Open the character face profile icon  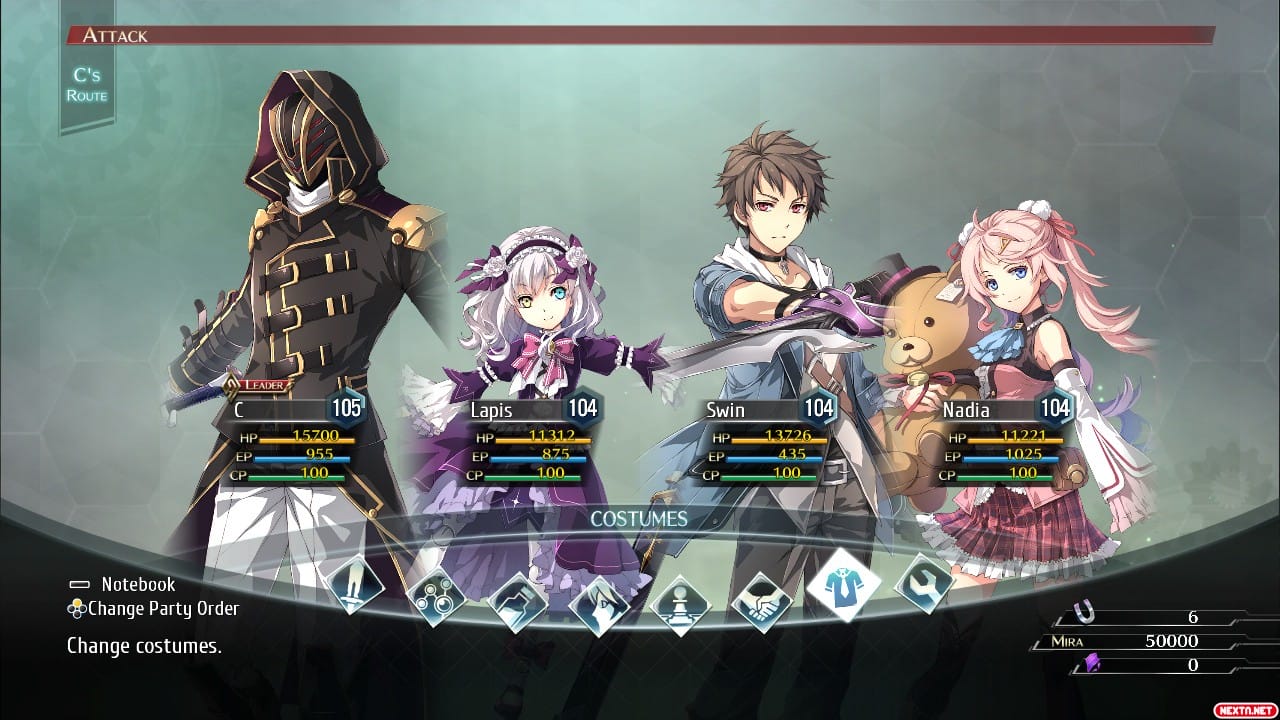coord(599,606)
